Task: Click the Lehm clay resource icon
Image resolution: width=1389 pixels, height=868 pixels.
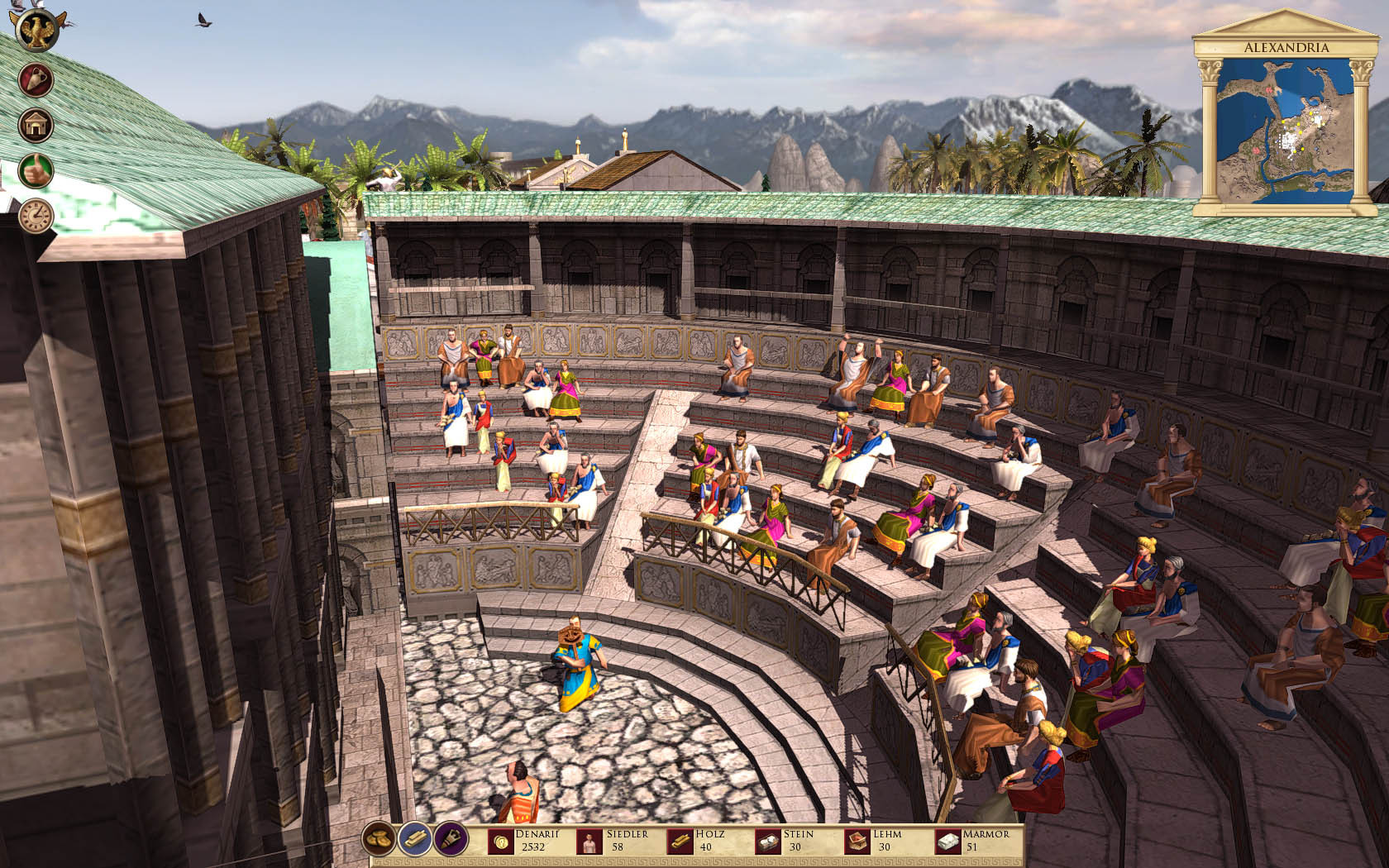Action: [858, 842]
